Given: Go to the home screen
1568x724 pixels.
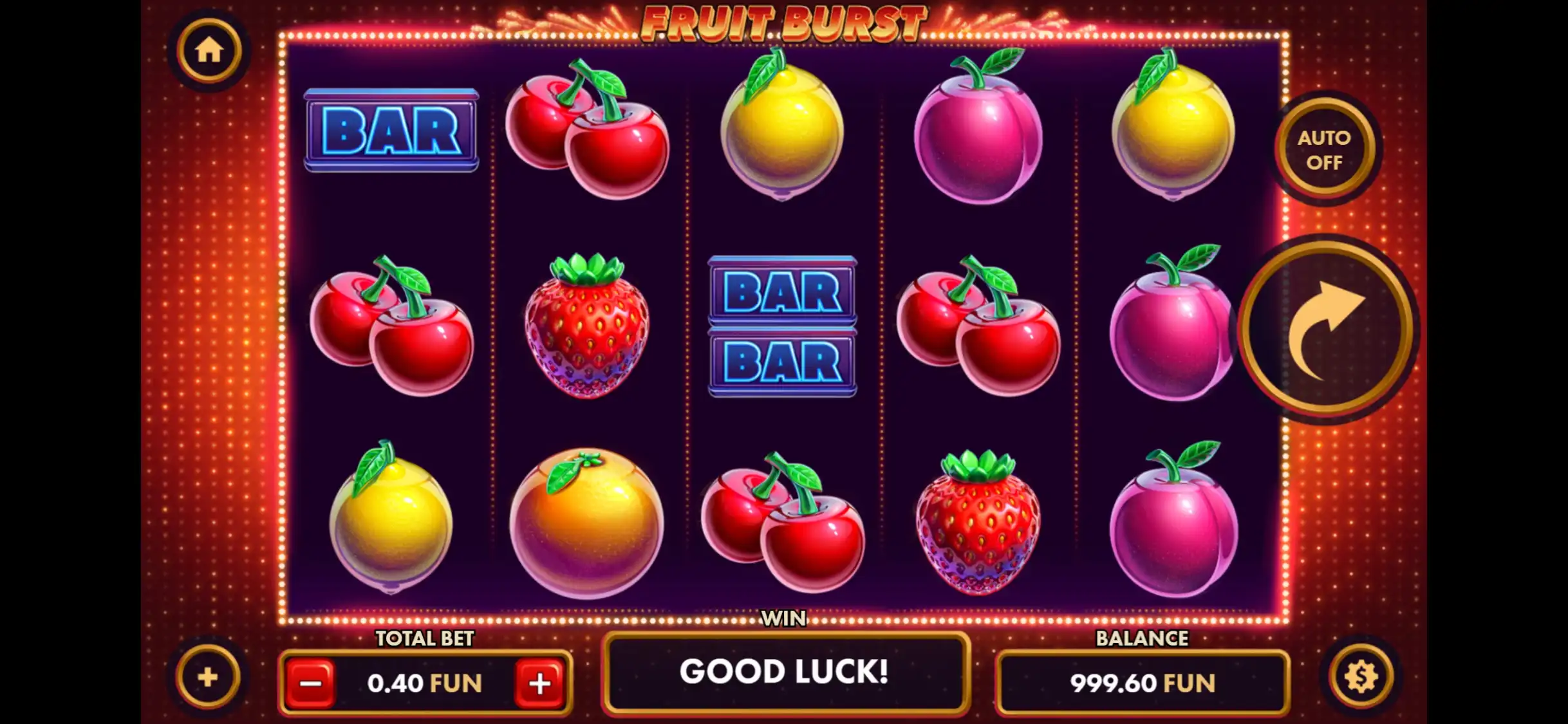Looking at the screenshot, I should [209, 50].
